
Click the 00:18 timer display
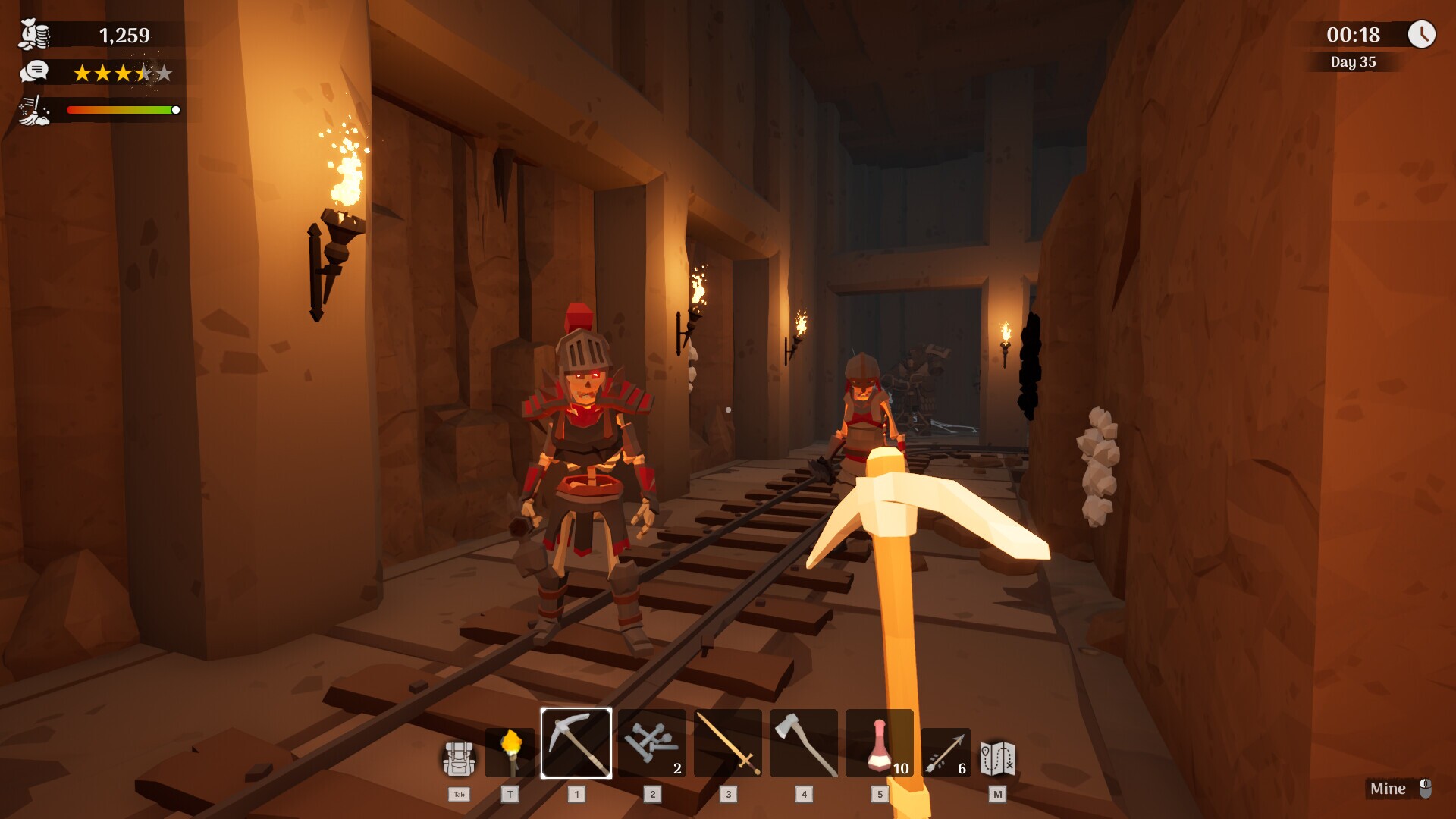tap(1354, 34)
